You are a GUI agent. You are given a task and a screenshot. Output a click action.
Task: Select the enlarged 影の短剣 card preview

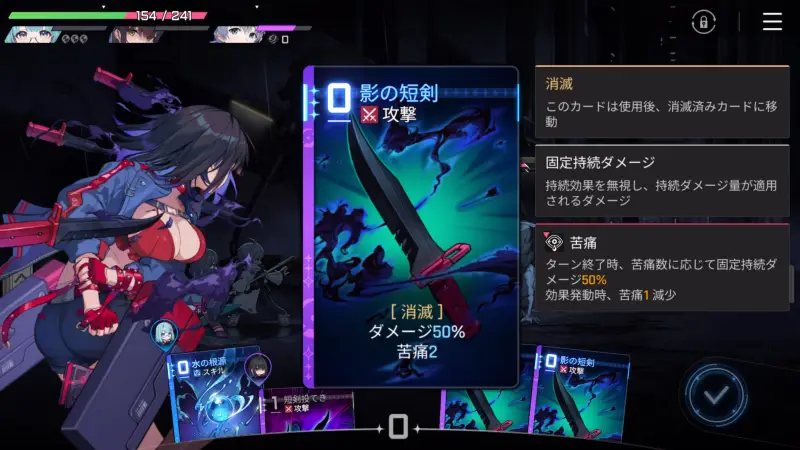[x=411, y=226]
